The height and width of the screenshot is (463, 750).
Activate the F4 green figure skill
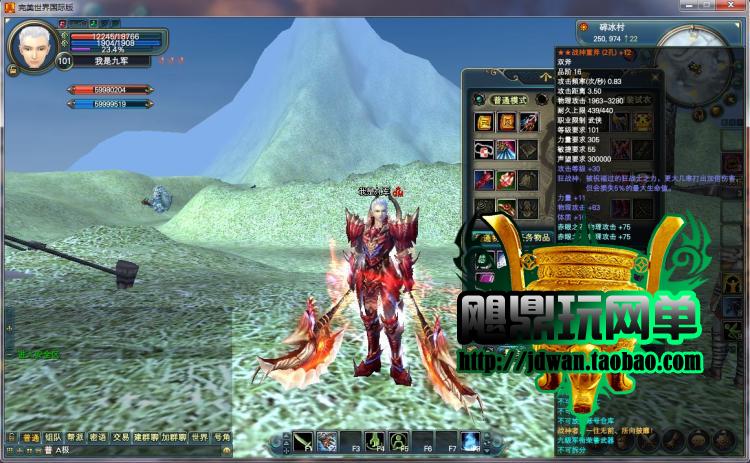(376, 440)
